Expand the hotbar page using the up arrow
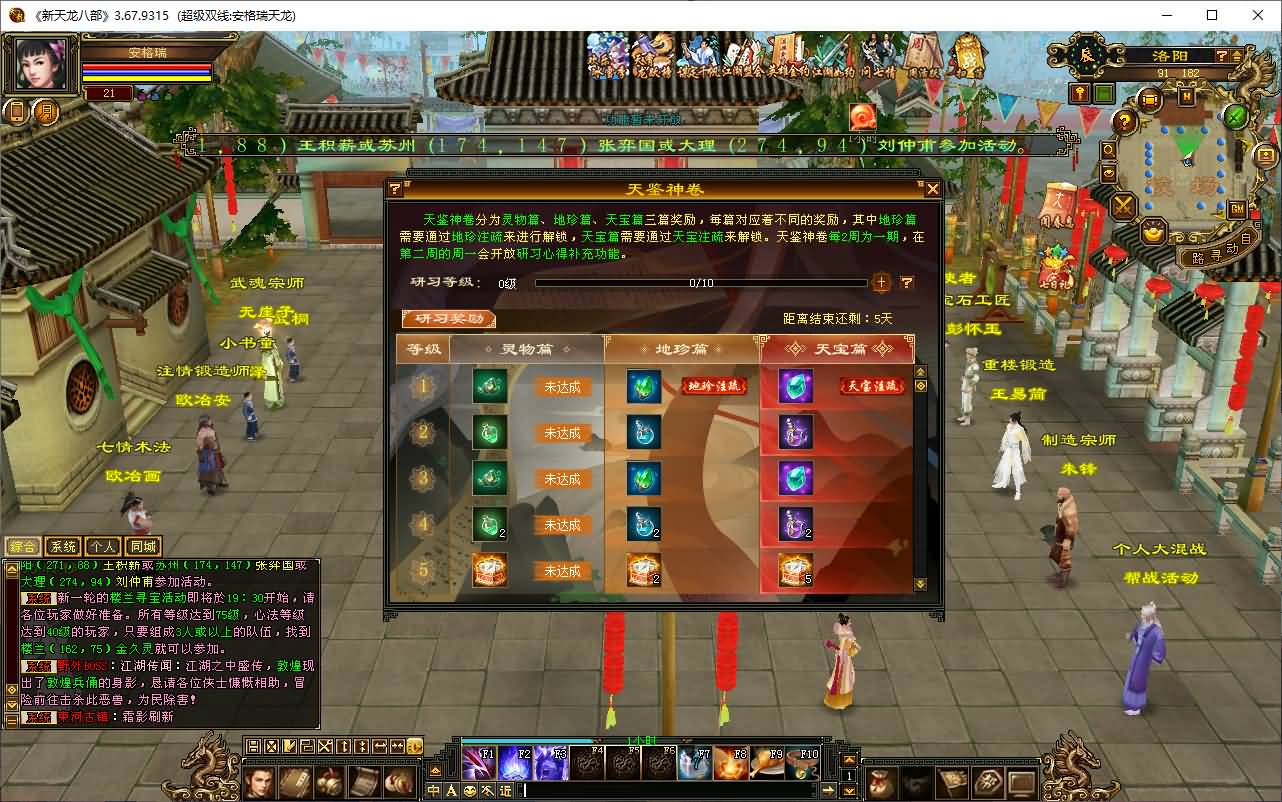This screenshot has width=1282, height=802. tap(849, 757)
